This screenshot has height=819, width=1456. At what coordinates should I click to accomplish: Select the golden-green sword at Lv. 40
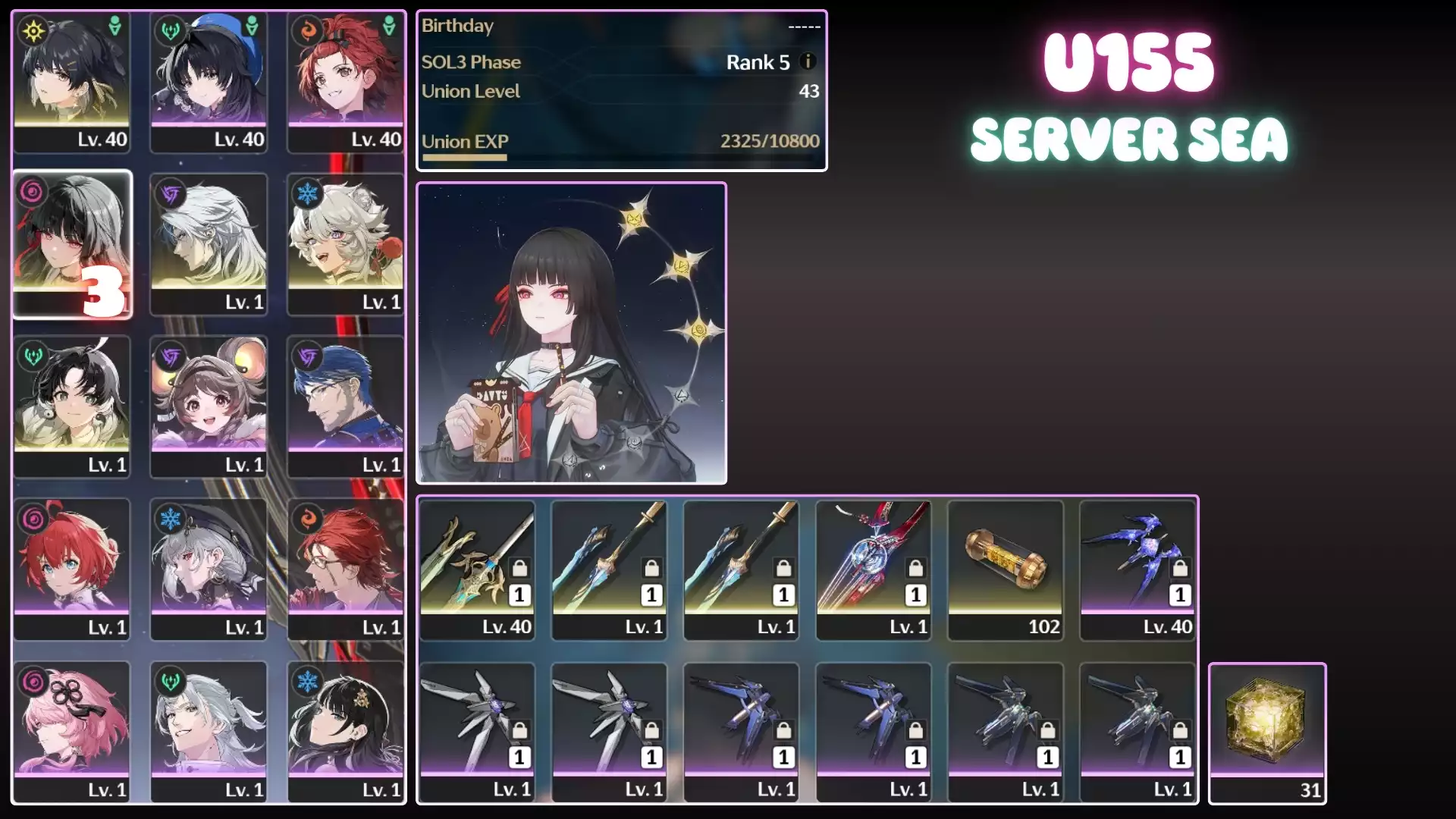[x=477, y=570]
